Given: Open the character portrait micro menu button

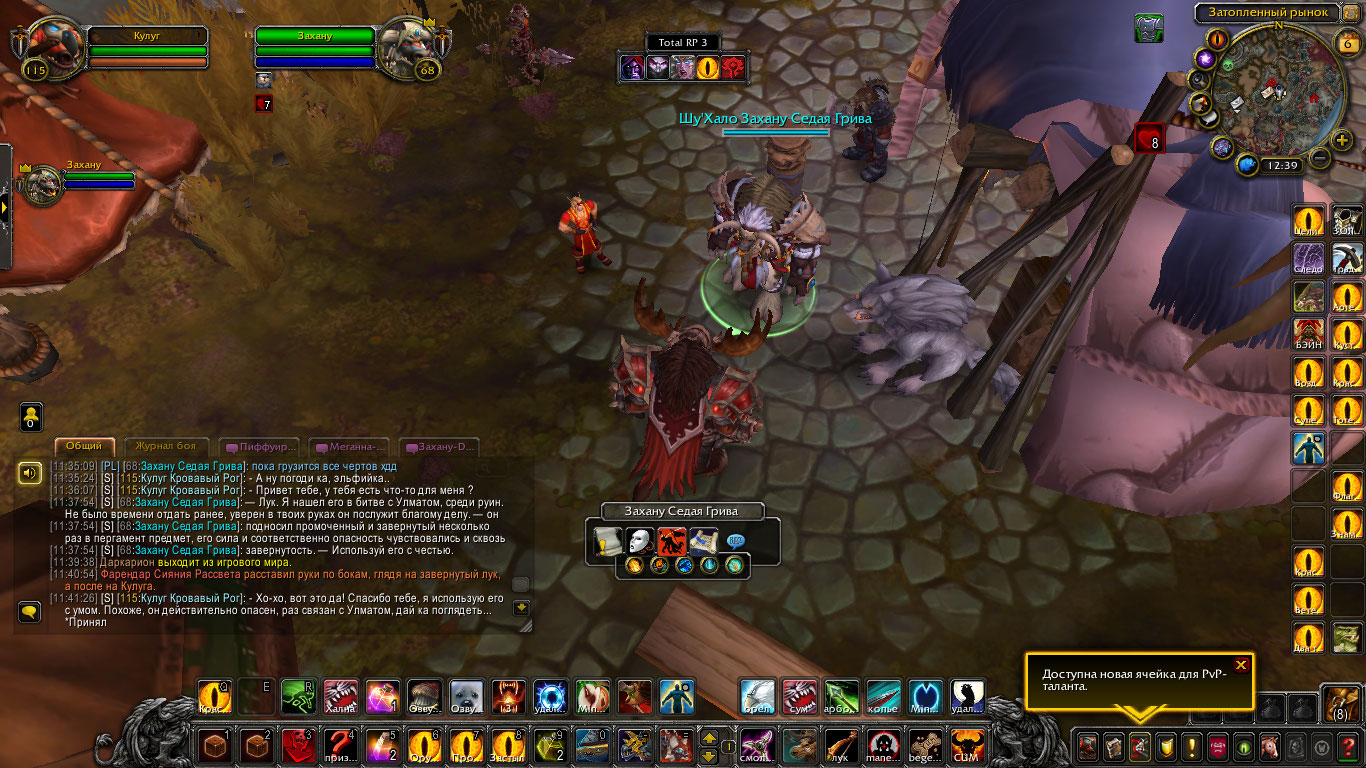Looking at the screenshot, I should [x=1087, y=746].
